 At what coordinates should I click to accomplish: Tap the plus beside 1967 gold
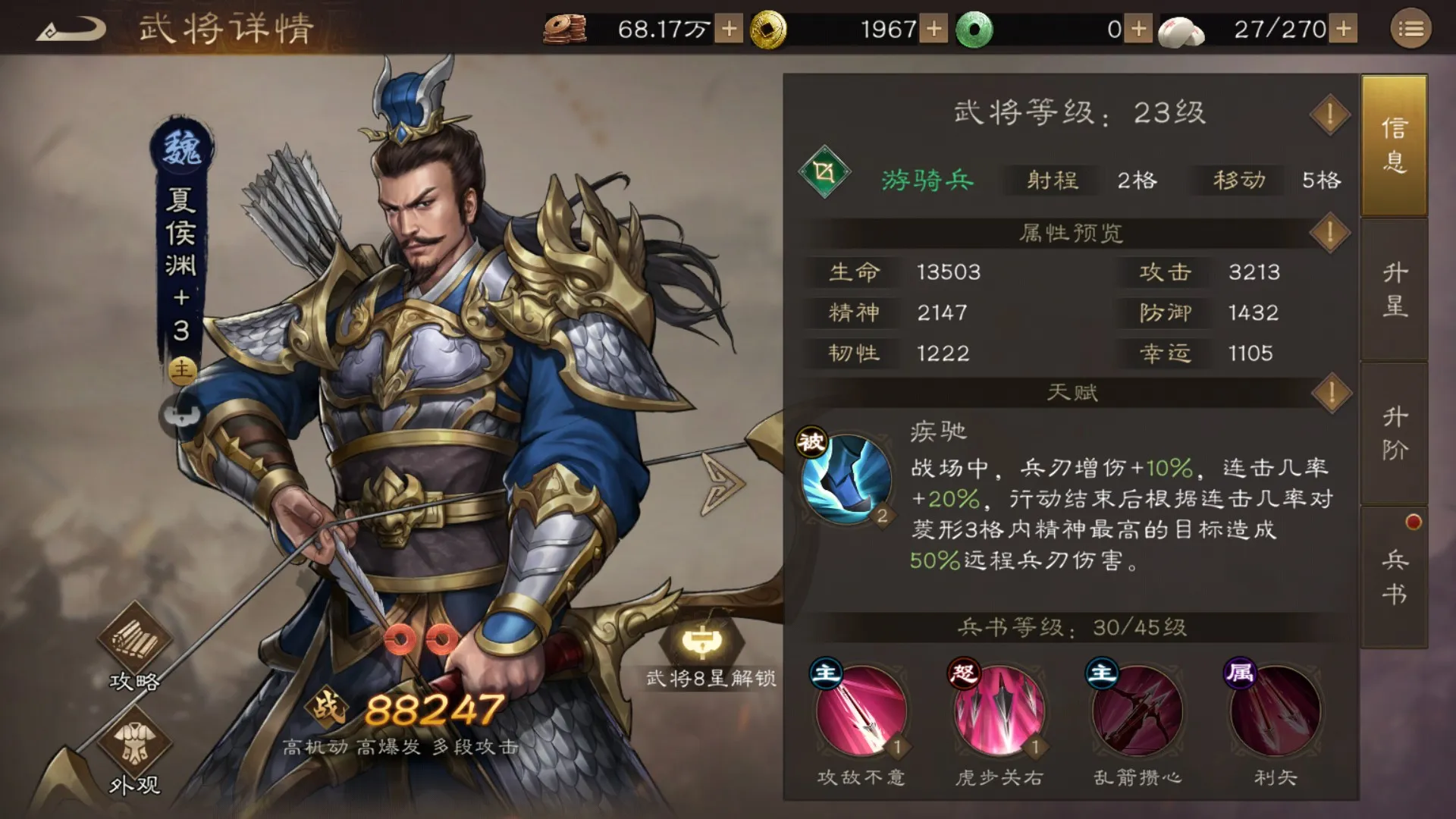(934, 29)
